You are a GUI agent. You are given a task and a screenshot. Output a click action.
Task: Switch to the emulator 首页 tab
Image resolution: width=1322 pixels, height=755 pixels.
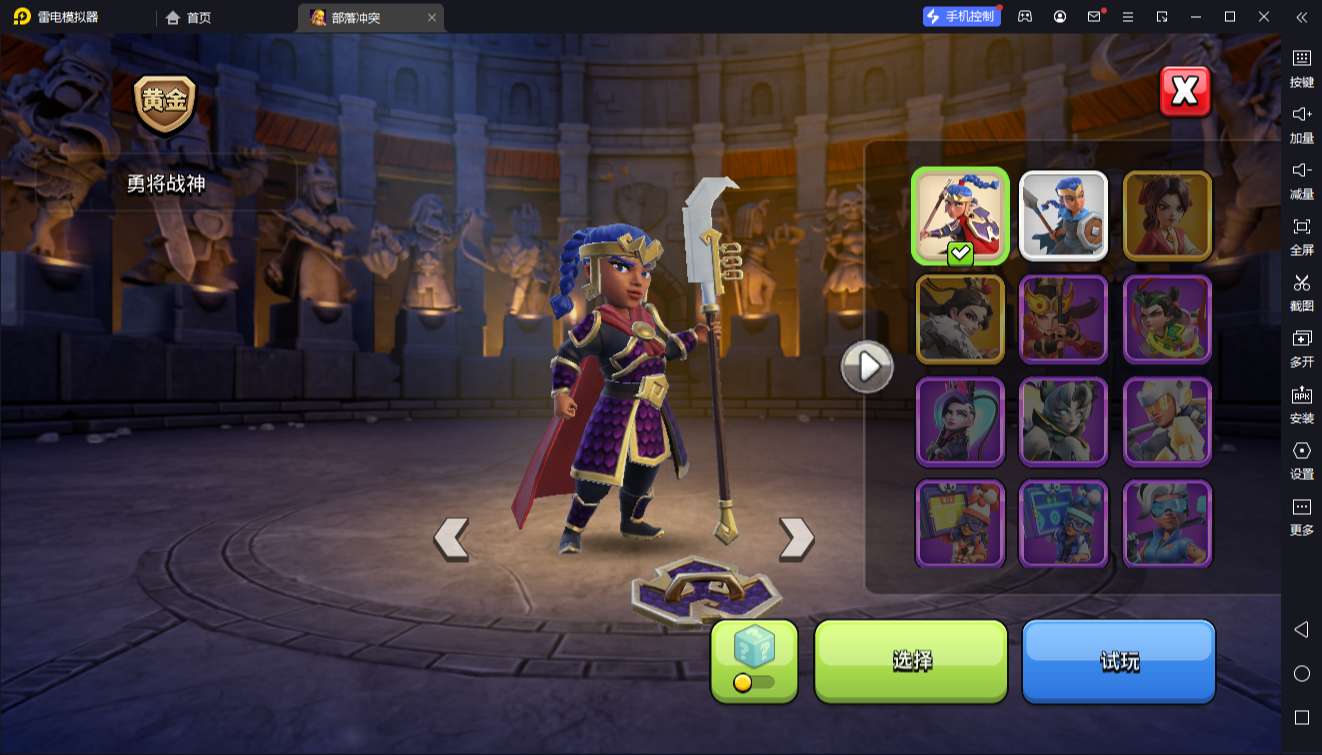point(188,17)
